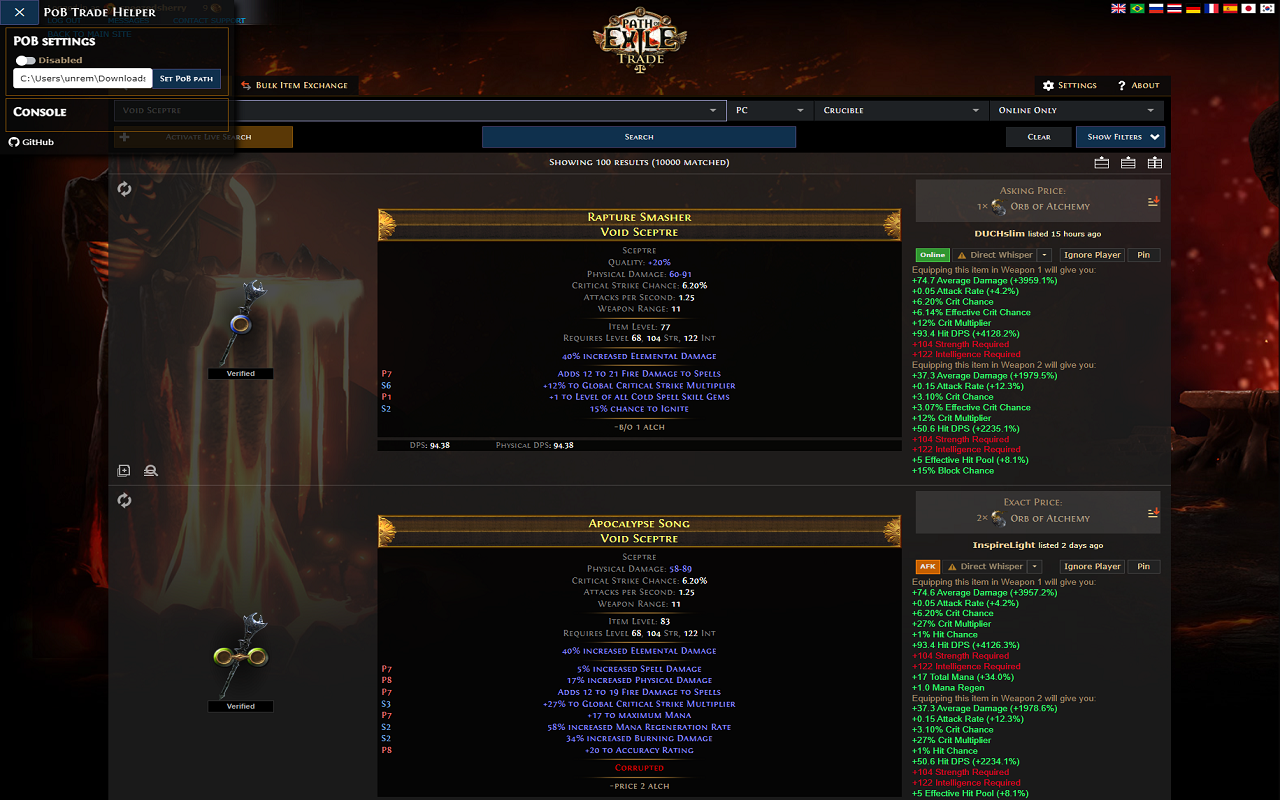The height and width of the screenshot is (800, 1280).
Task: Toggle Ignore Player for DUCHslim
Action: (x=1091, y=254)
